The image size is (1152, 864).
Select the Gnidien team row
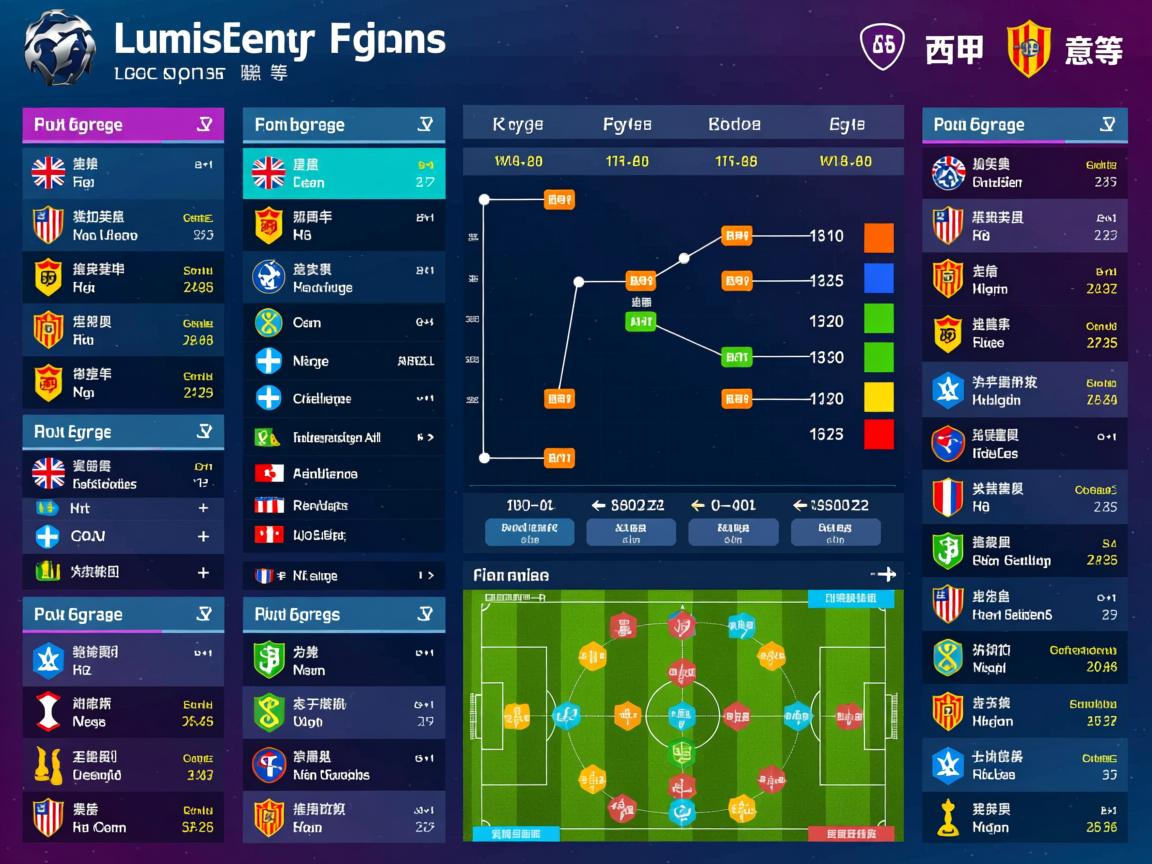(1024, 173)
